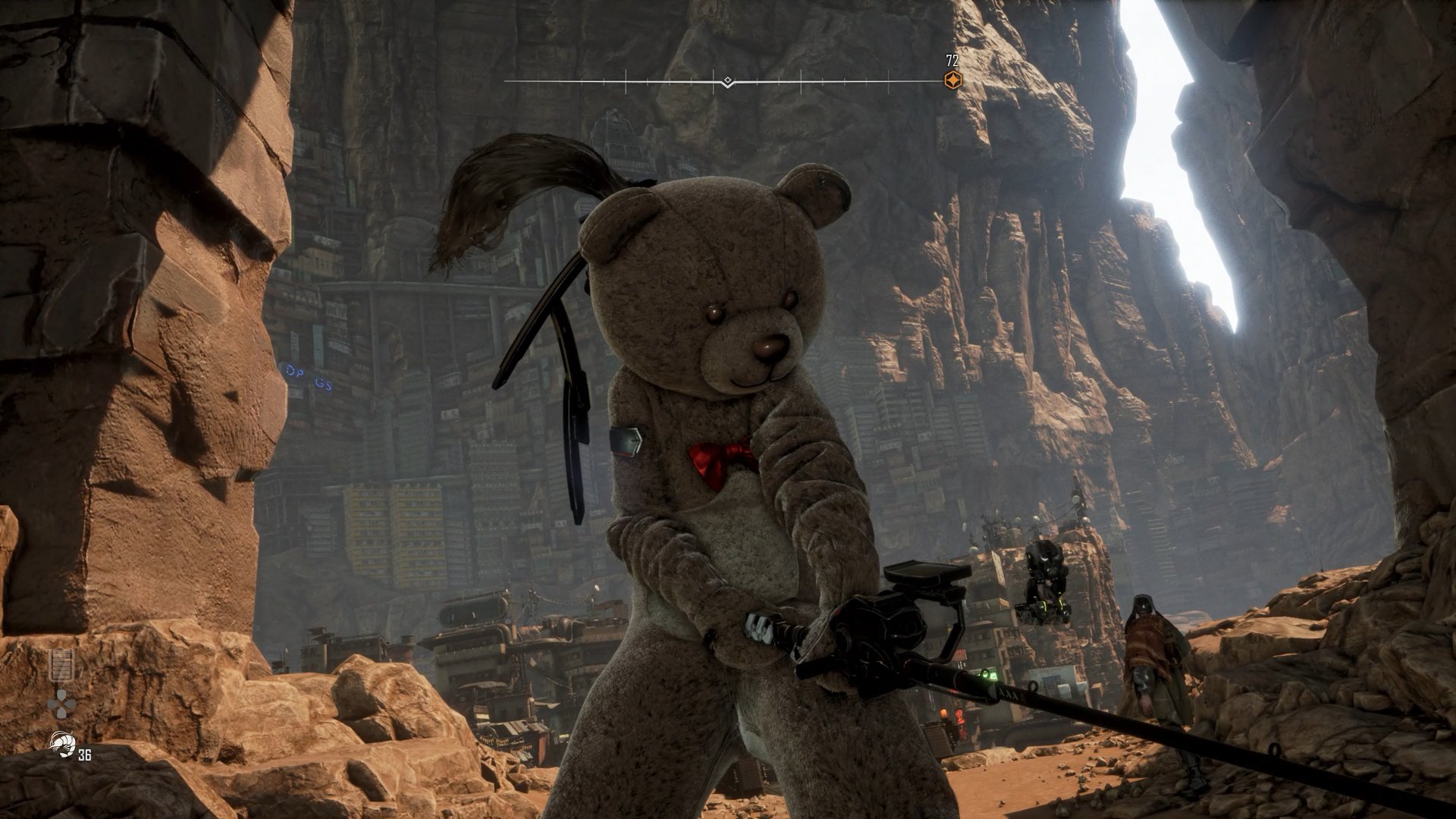This screenshot has width=1456, height=819.
Task: Select the faded striped canister item icon
Action: pyautogui.click(x=61, y=665)
